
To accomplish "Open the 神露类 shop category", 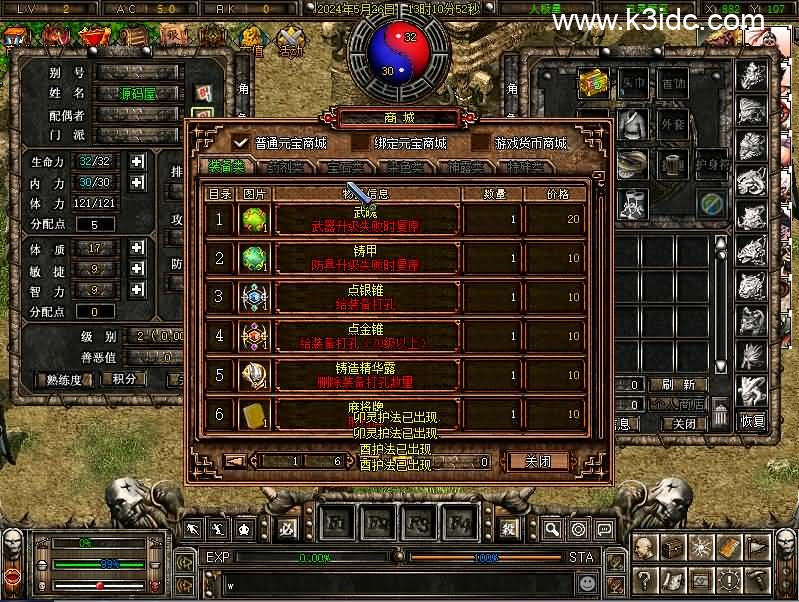I will click(469, 166).
